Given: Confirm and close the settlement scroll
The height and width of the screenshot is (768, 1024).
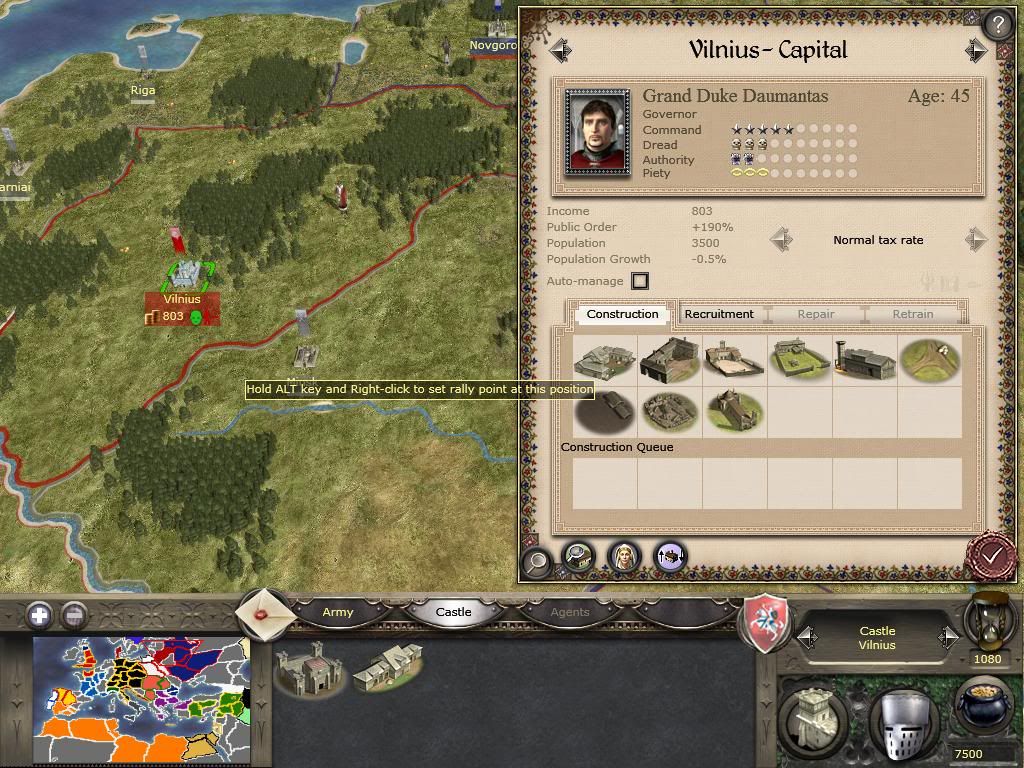Looking at the screenshot, I should pos(992,553).
